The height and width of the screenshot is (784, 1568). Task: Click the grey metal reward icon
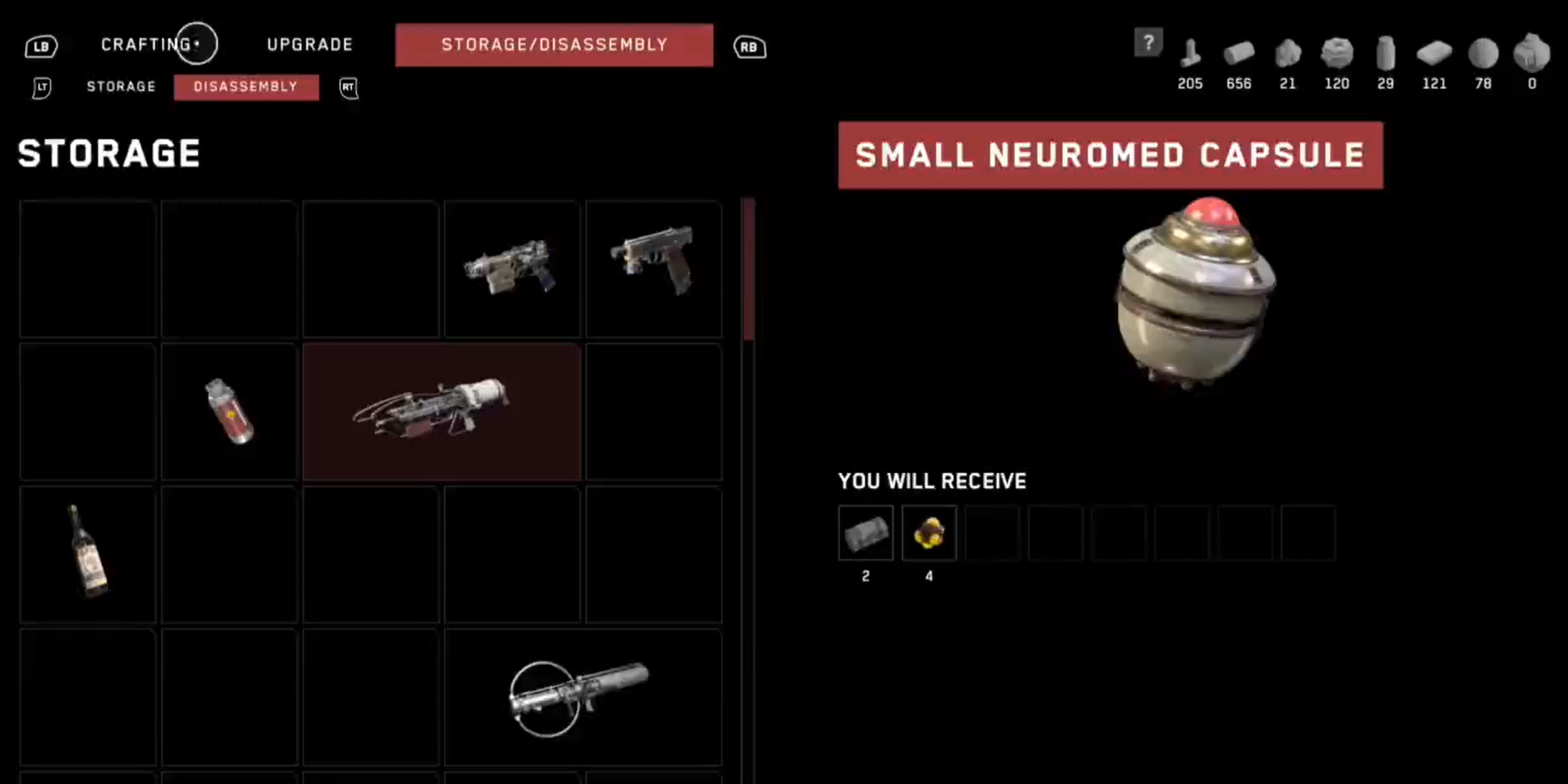(x=865, y=533)
